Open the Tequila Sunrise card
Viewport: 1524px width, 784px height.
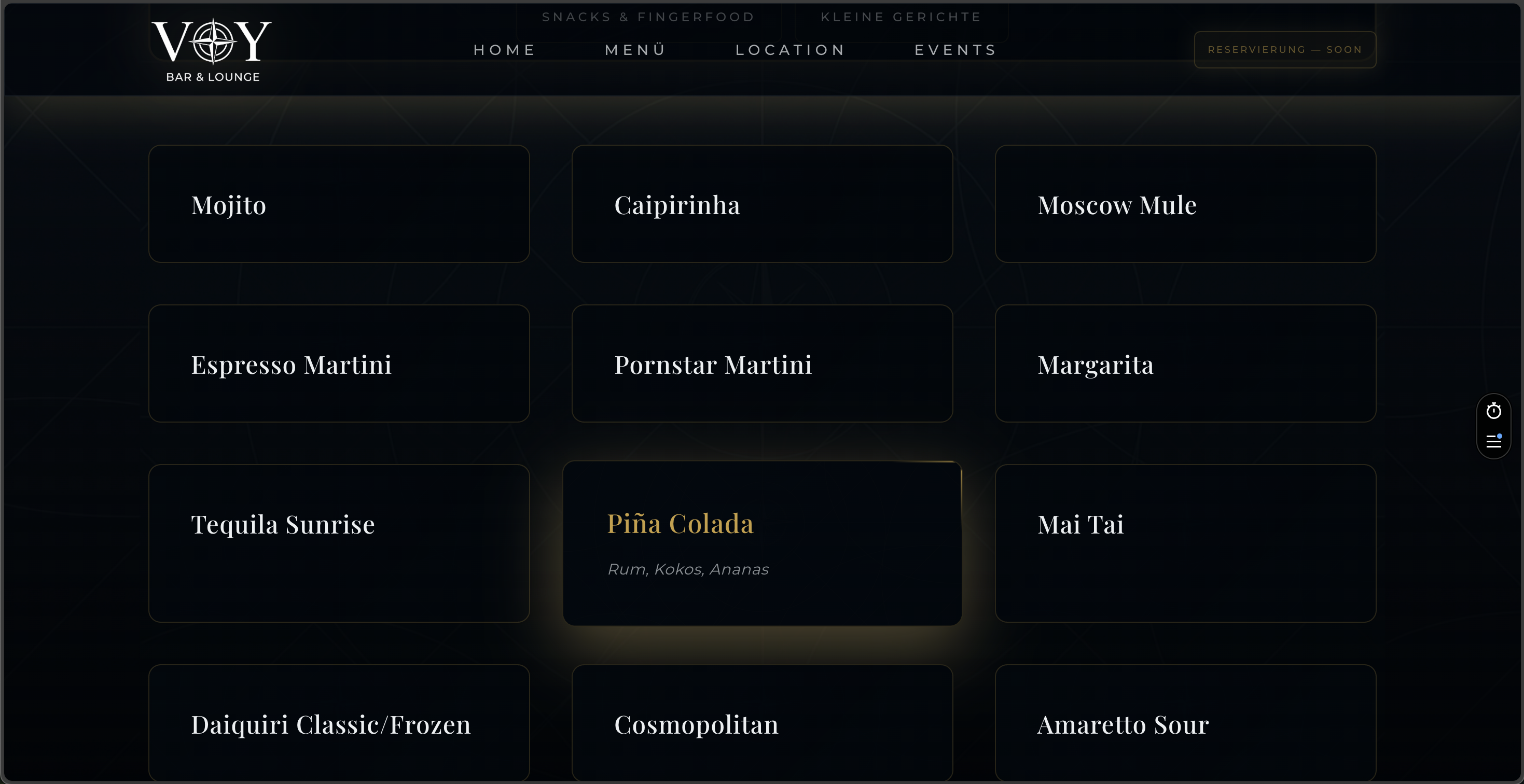point(338,543)
